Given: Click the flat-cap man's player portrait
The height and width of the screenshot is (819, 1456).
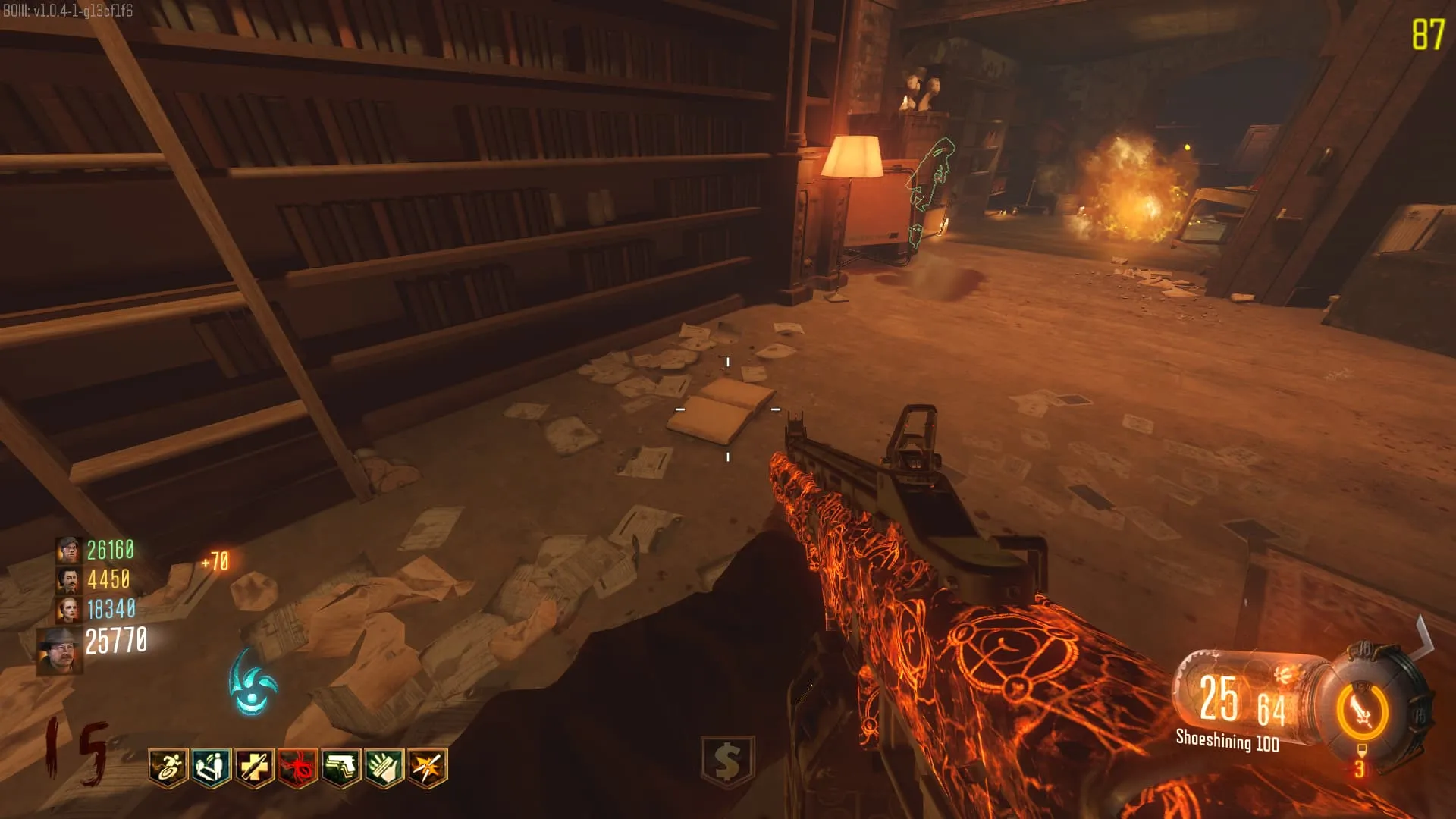Looking at the screenshot, I should (69, 550).
